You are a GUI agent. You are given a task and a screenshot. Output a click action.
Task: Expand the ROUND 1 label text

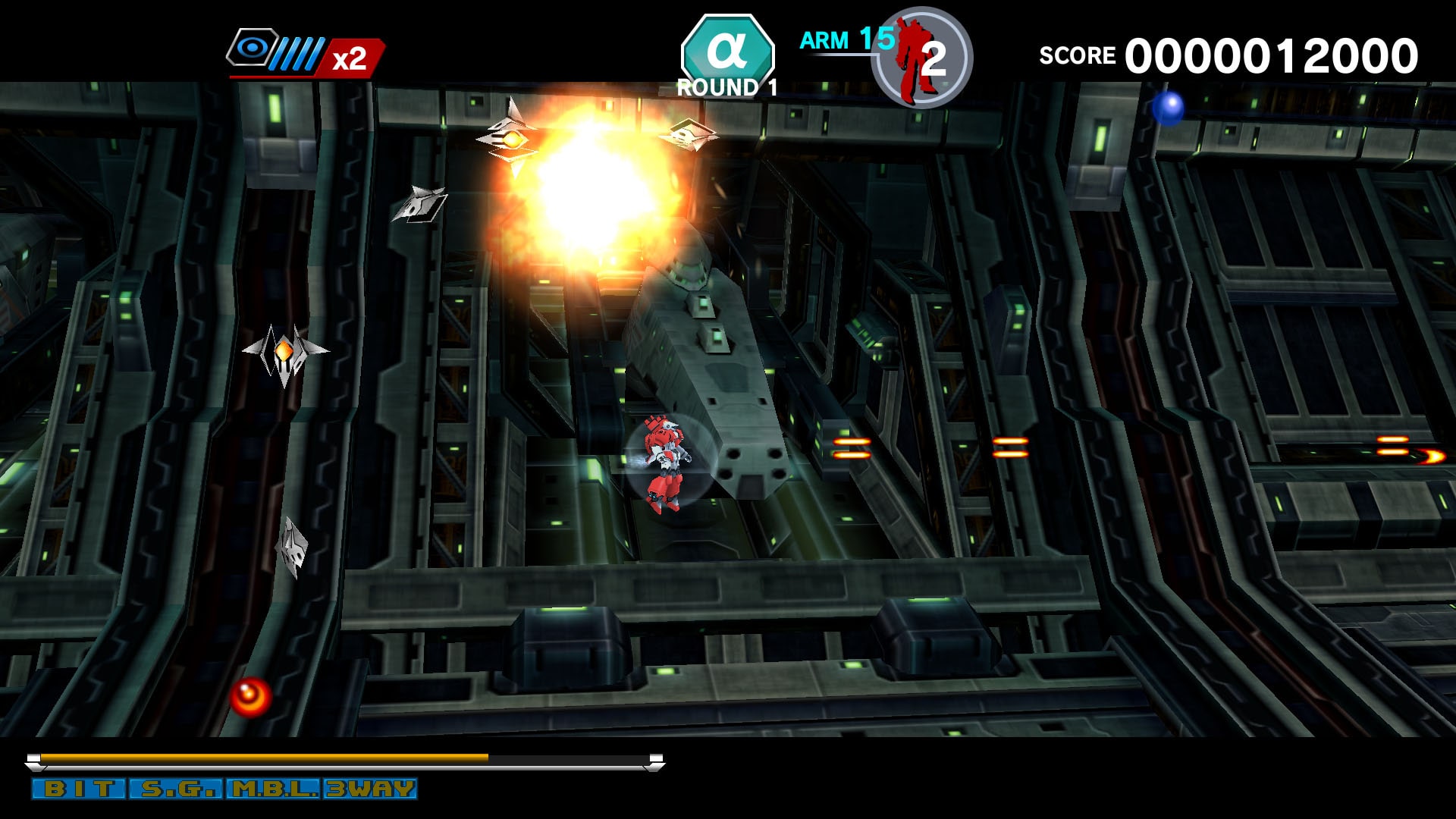tap(726, 87)
